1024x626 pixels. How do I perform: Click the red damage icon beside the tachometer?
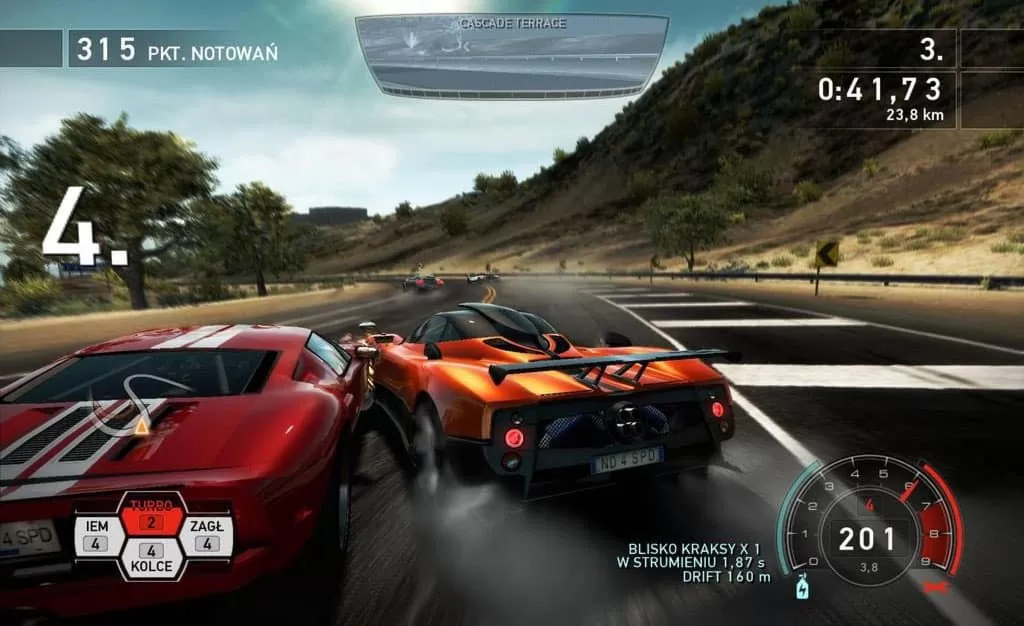point(938,587)
